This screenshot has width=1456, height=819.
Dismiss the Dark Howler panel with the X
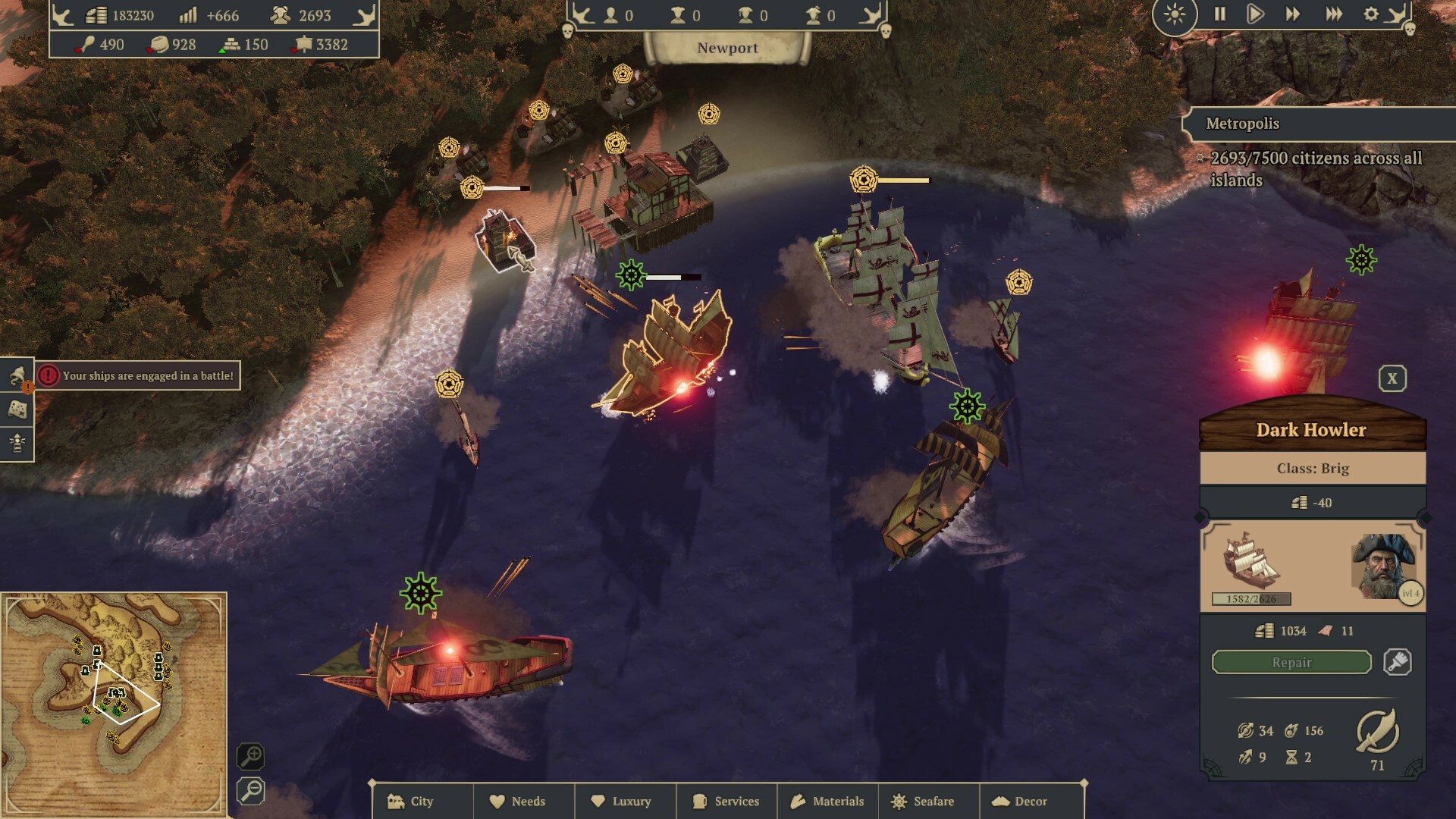pos(1394,377)
